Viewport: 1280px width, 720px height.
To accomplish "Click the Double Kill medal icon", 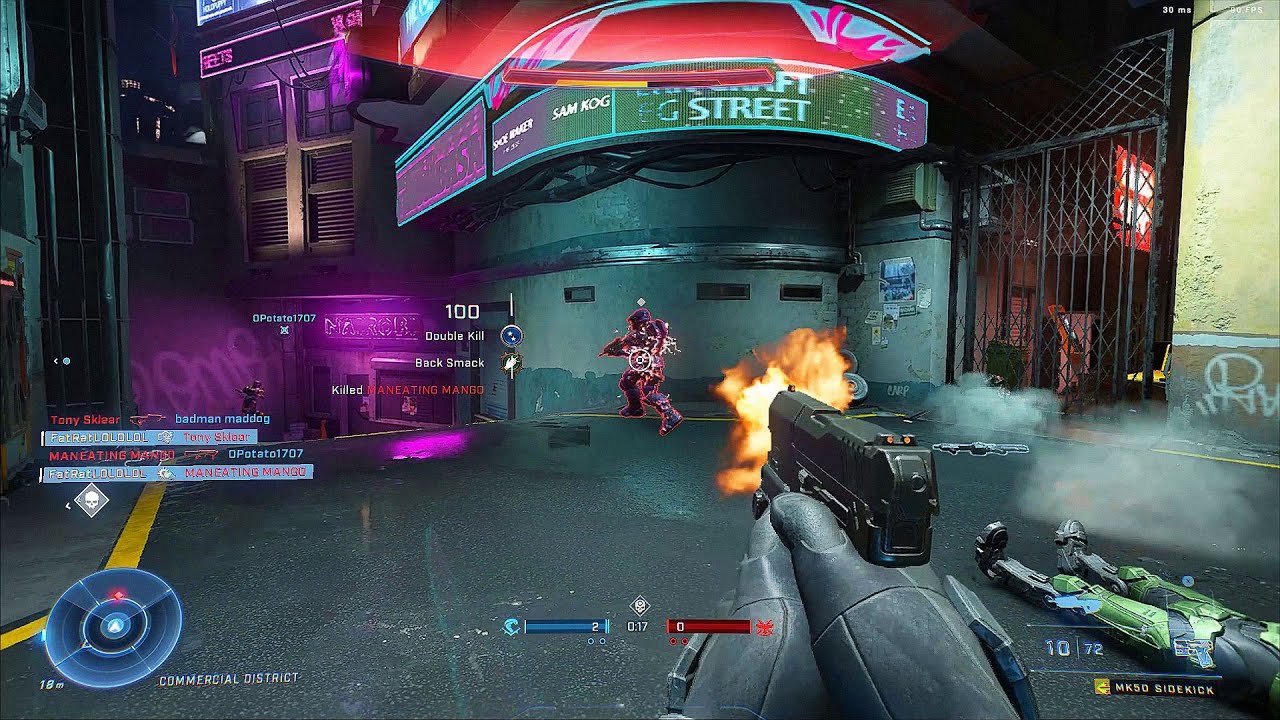I will [511, 336].
